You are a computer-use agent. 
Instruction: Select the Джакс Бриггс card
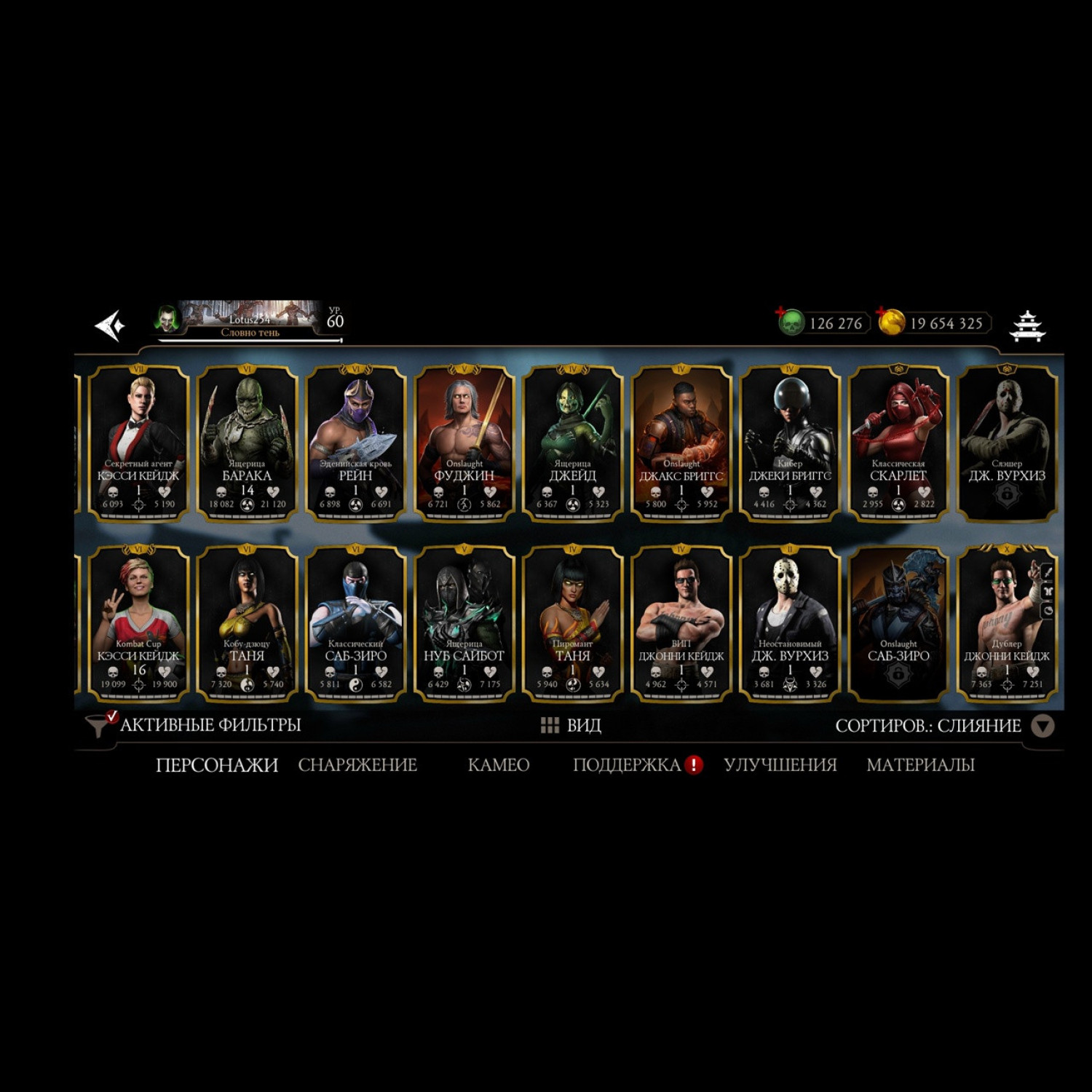[x=681, y=444]
